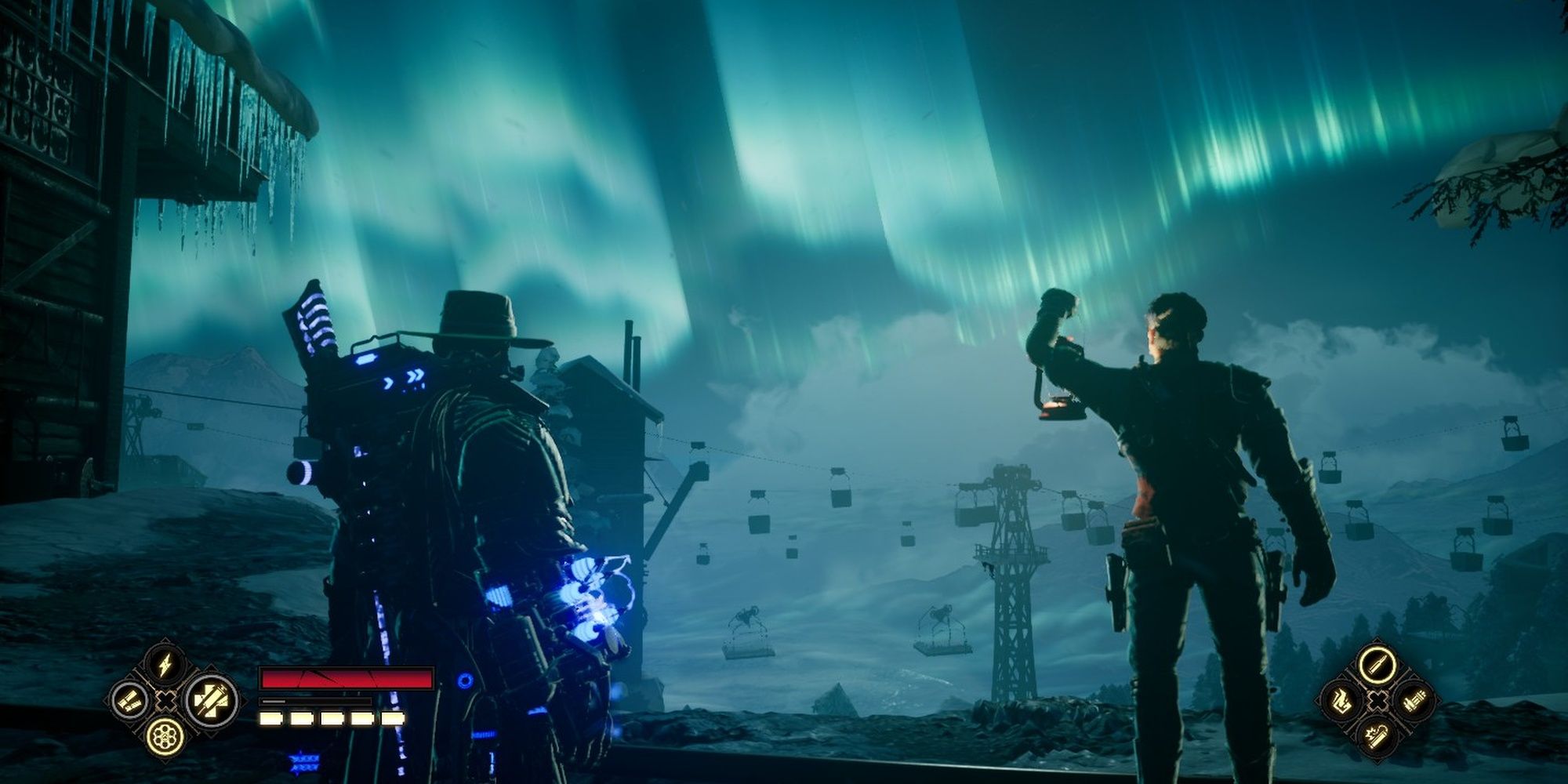Viewport: 1568px width, 784px height.
Task: Select the revolver cylinder icon on left wheel
Action: pos(165,737)
